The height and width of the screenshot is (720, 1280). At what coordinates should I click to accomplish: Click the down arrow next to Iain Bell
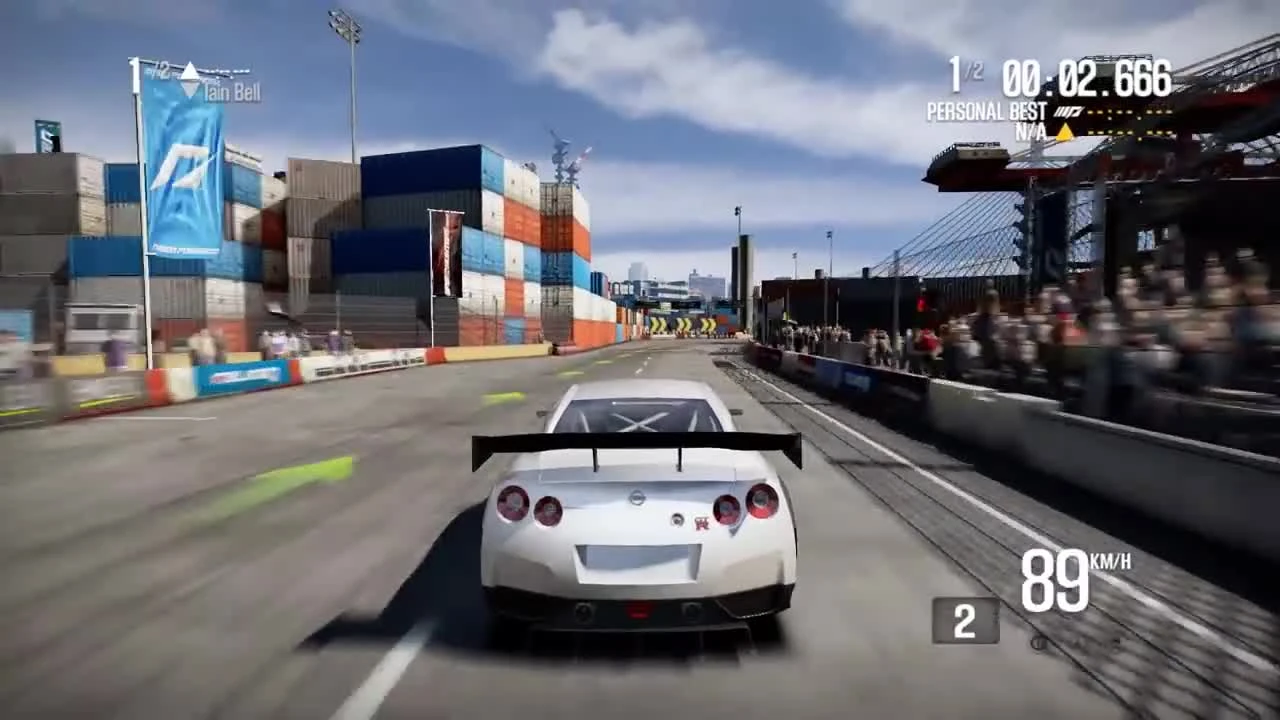pyautogui.click(x=190, y=90)
